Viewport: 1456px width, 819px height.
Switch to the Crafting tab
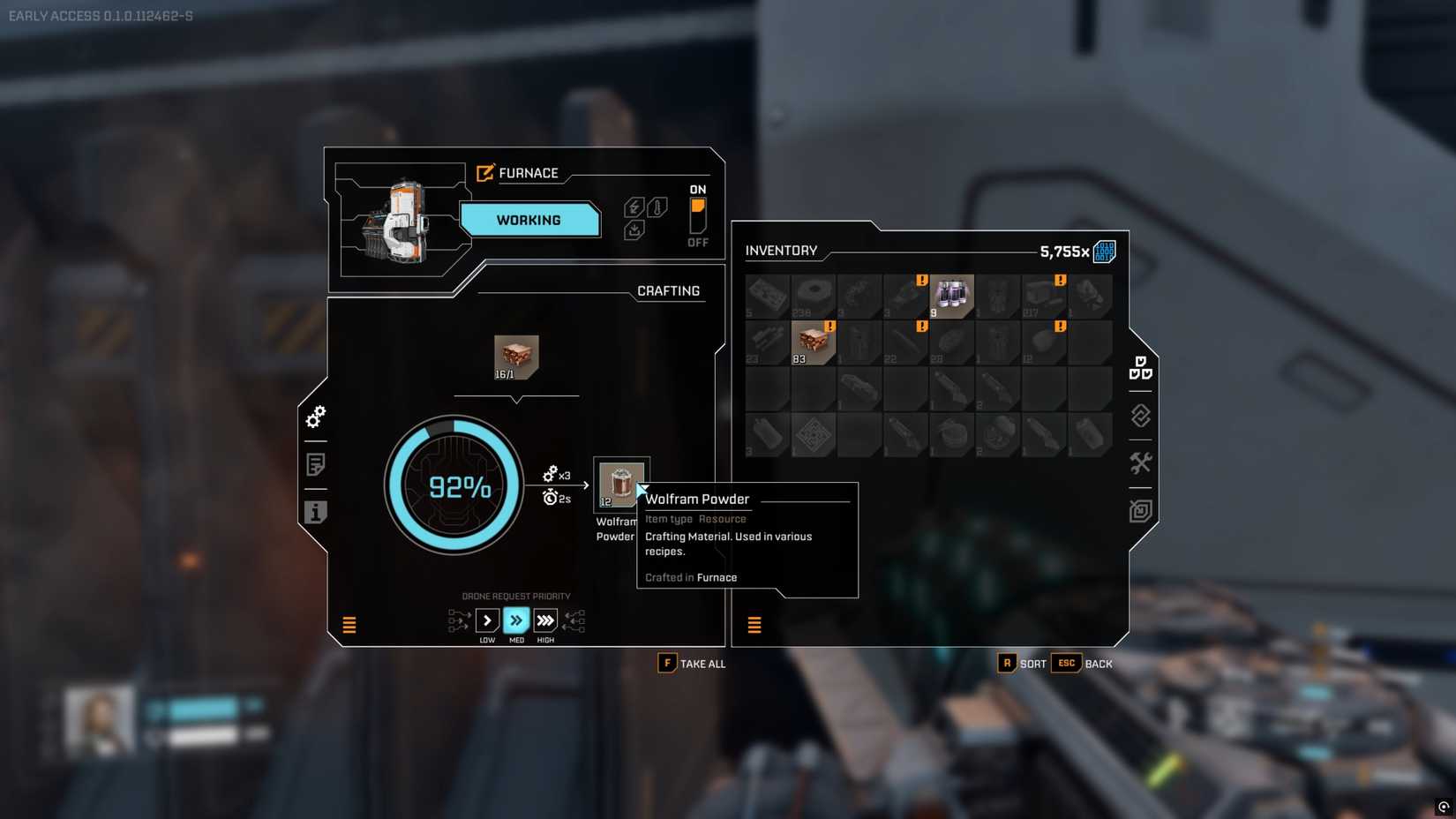pyautogui.click(x=668, y=290)
